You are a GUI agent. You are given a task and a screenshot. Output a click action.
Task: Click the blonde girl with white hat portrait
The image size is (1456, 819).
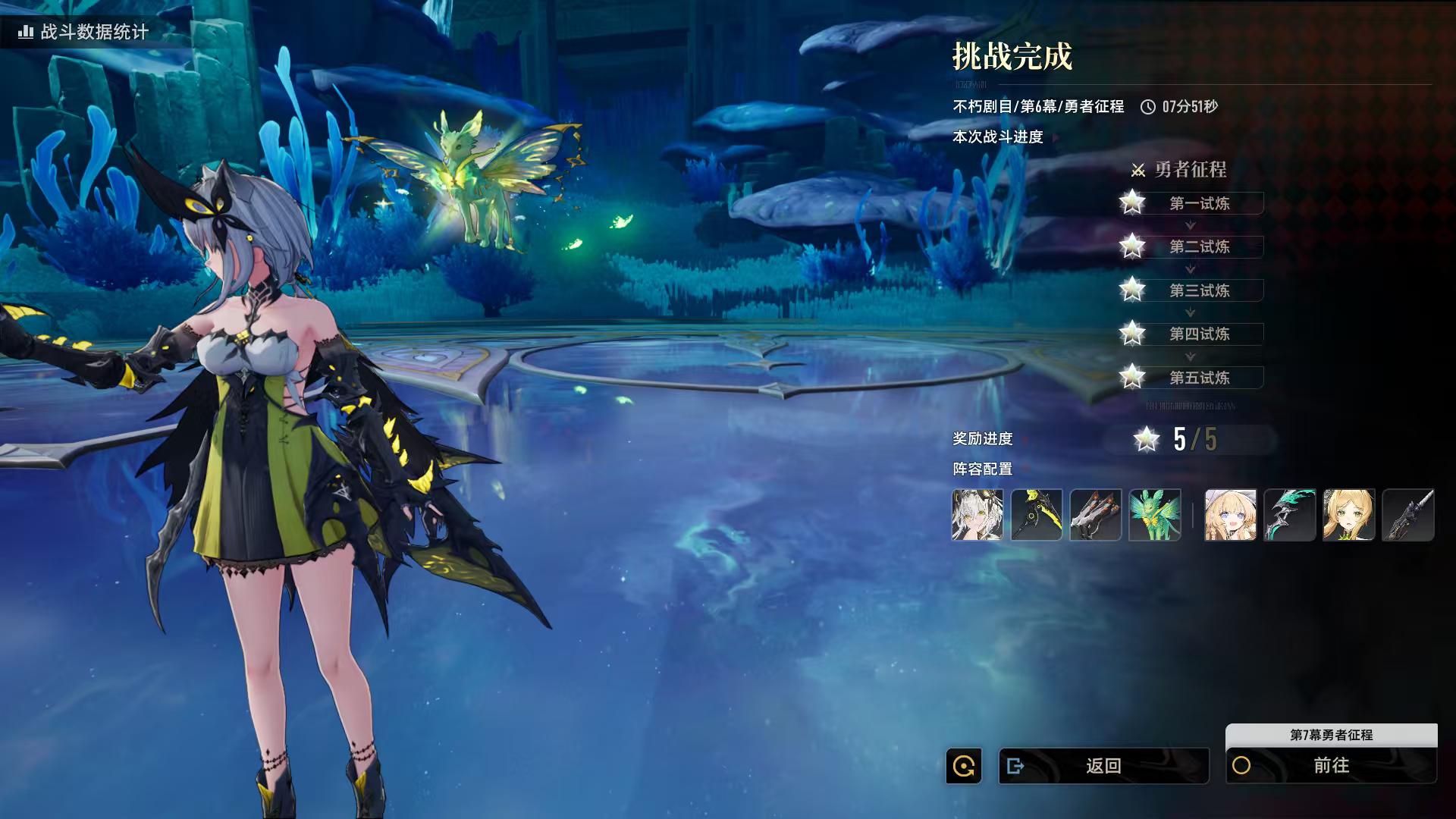point(1230,515)
